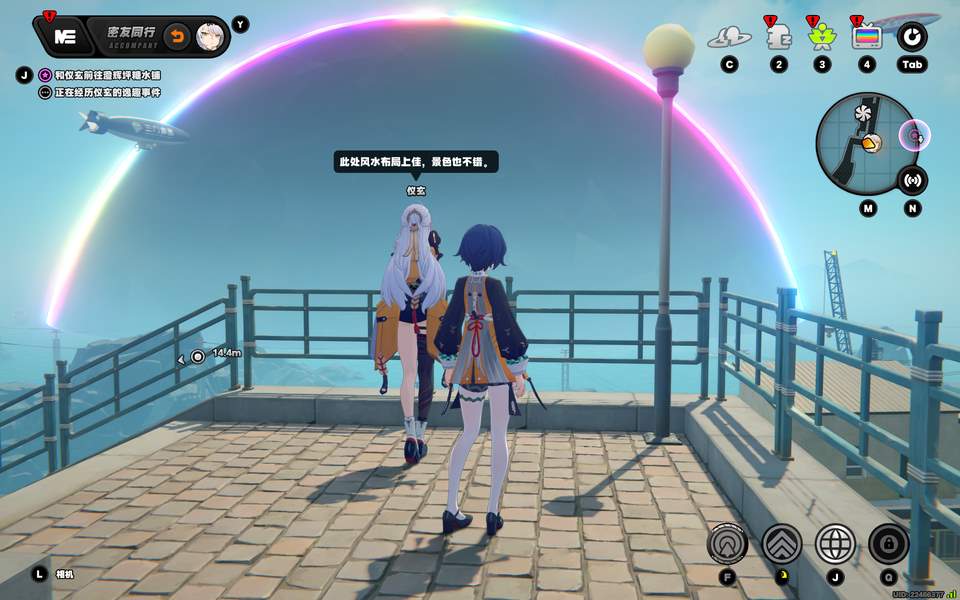The image size is (960, 600).
Task: Open the globe icon button
Action: (x=835, y=543)
